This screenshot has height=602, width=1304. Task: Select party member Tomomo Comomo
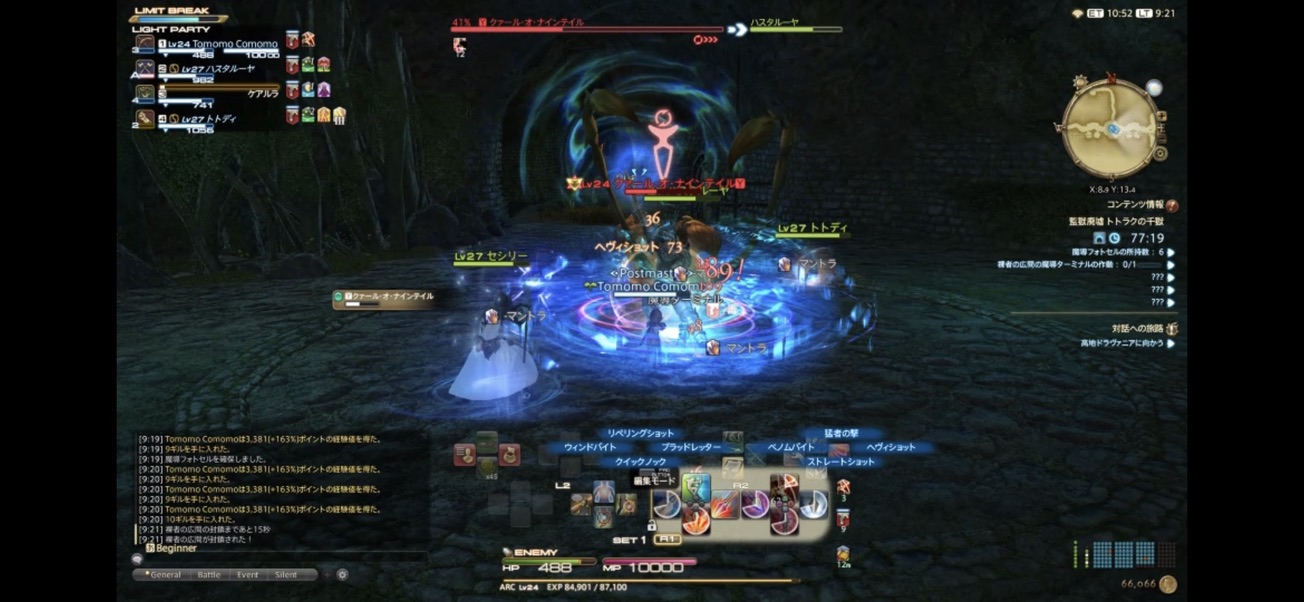[x=234, y=44]
